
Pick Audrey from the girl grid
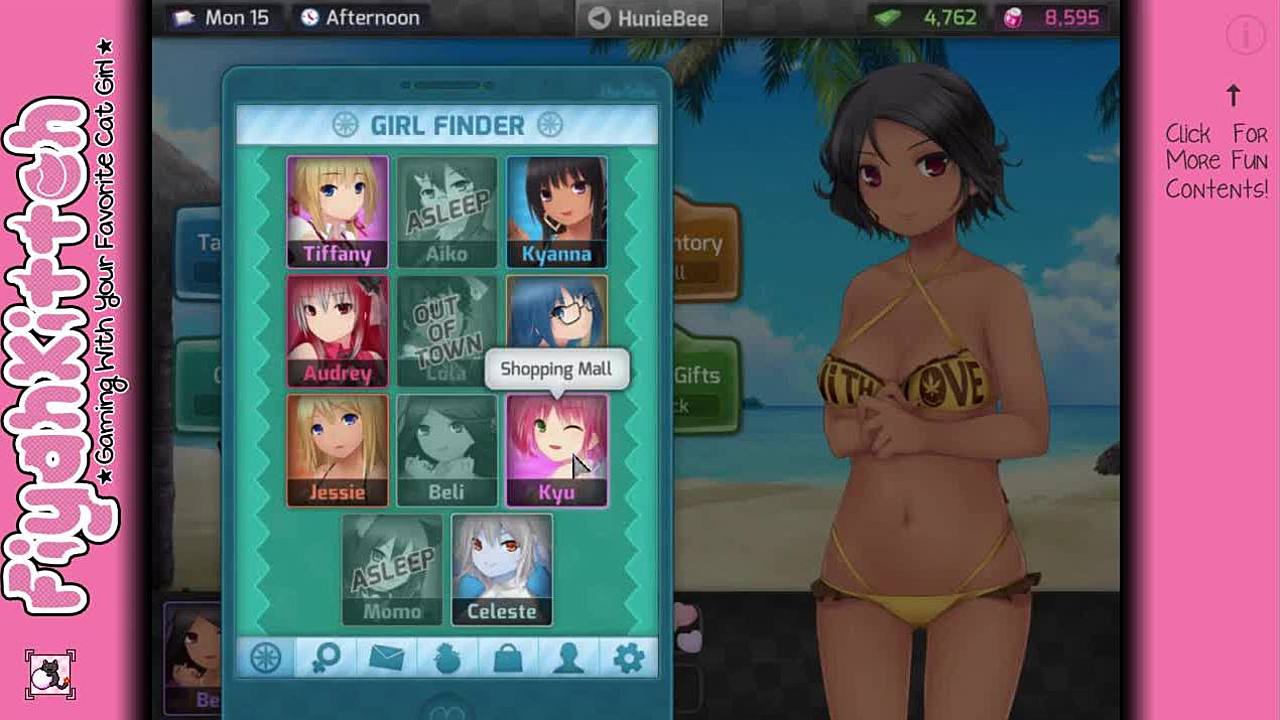click(x=337, y=330)
